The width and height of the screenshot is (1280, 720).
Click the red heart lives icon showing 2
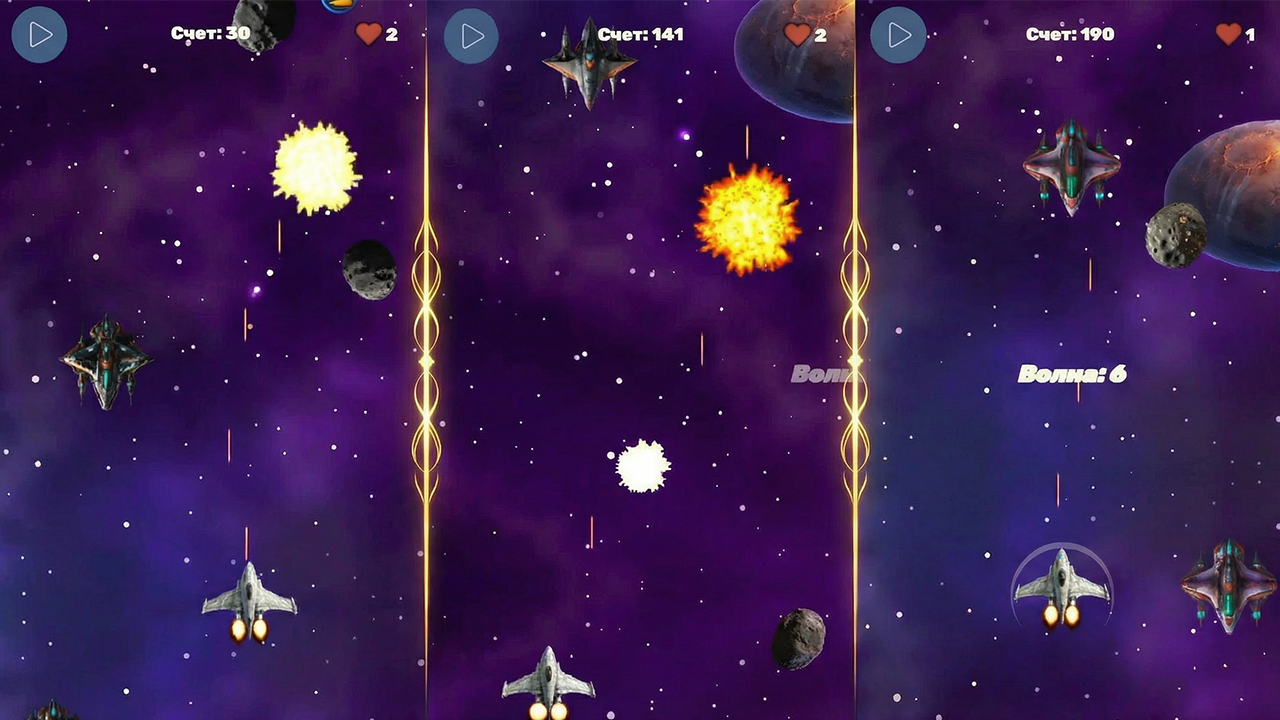[366, 33]
